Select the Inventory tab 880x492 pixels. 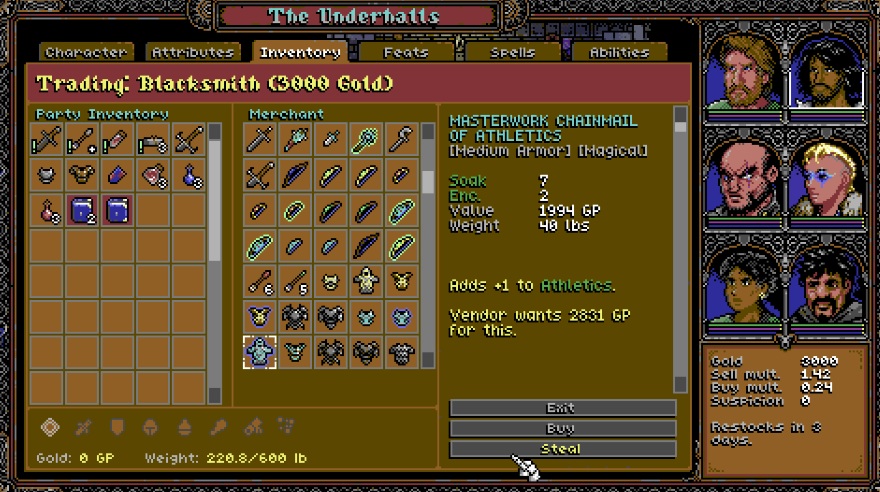[x=299, y=52]
